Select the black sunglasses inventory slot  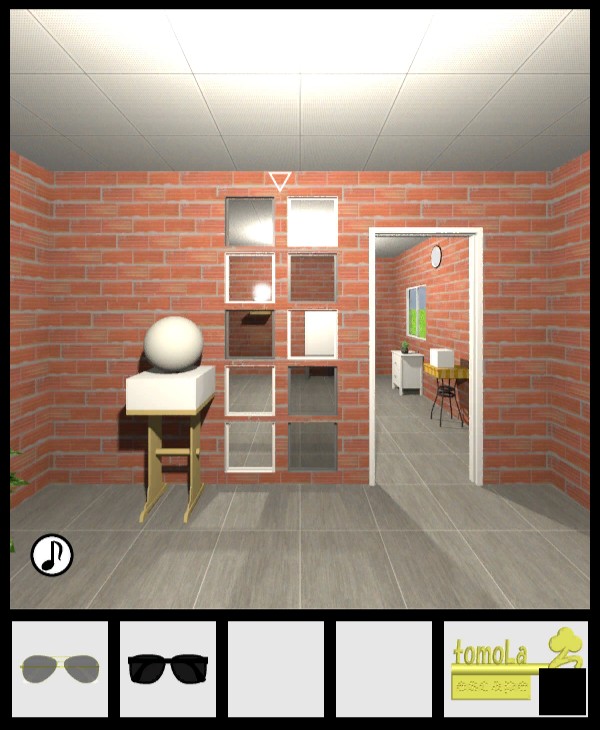pos(168,668)
